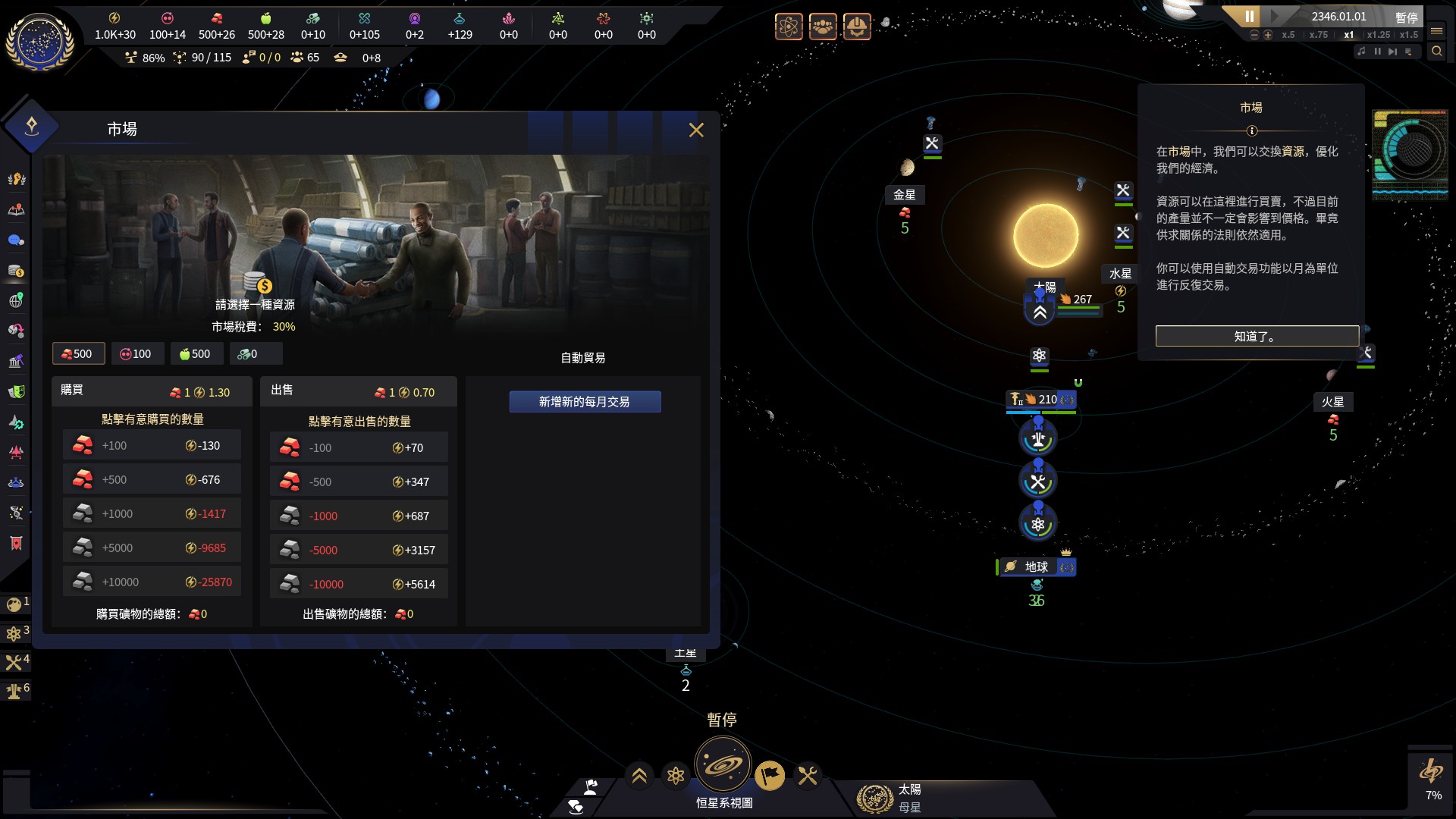Choose the food 500 resource tab

pyautogui.click(x=196, y=354)
